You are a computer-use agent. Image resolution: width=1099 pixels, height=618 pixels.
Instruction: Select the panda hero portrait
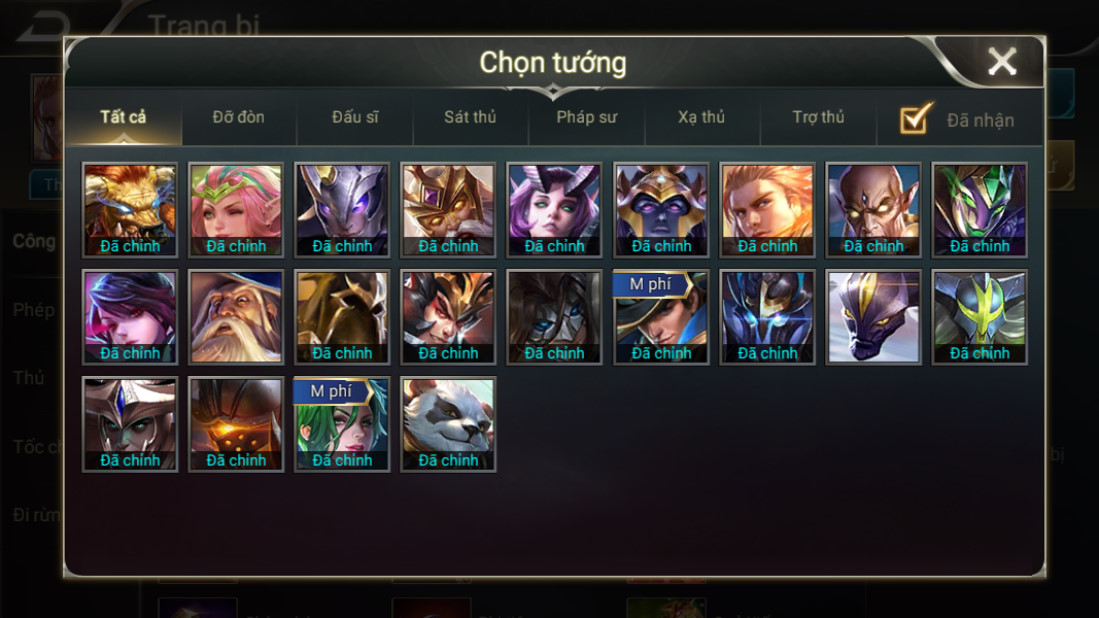448,424
